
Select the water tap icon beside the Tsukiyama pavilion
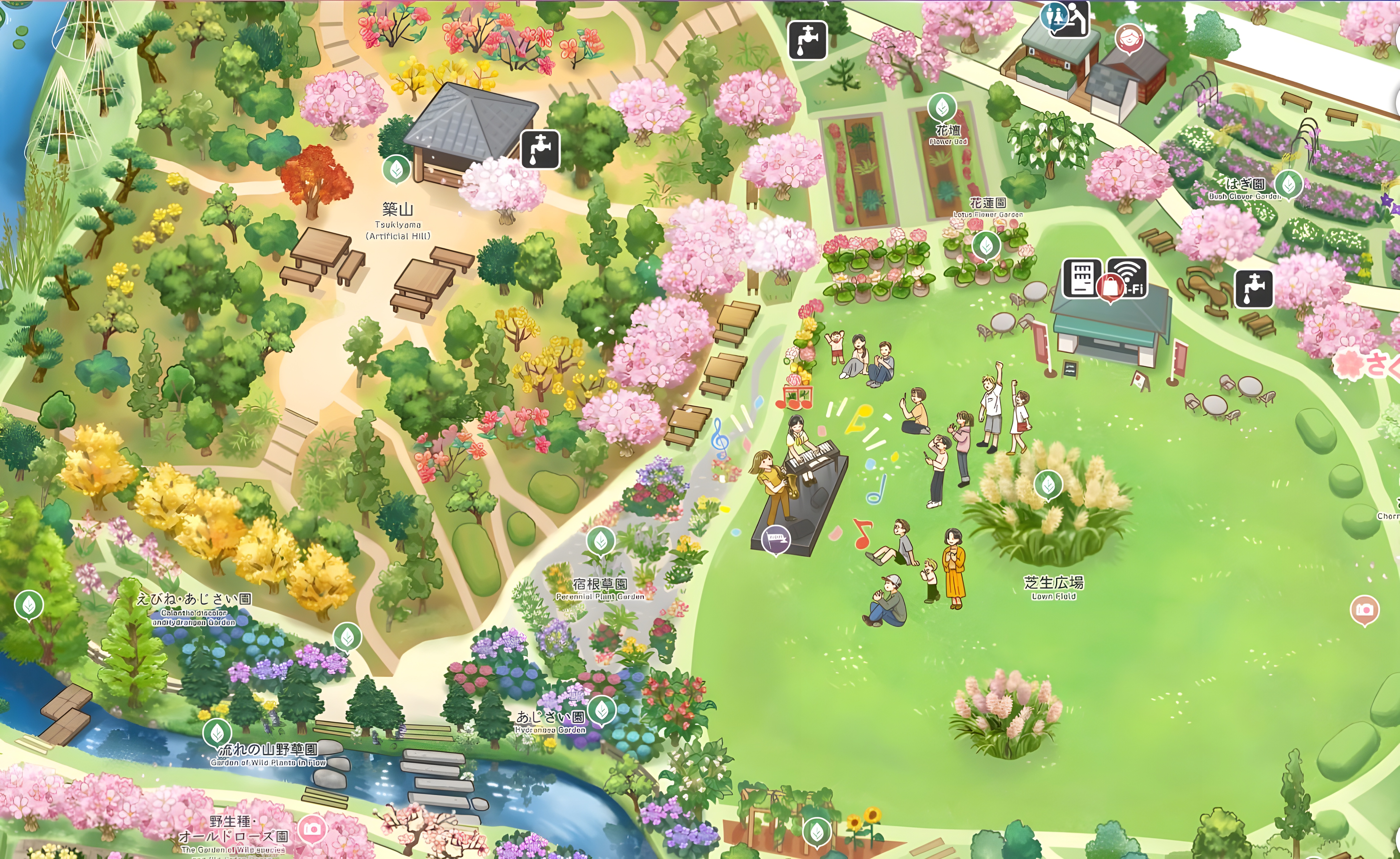[540, 149]
